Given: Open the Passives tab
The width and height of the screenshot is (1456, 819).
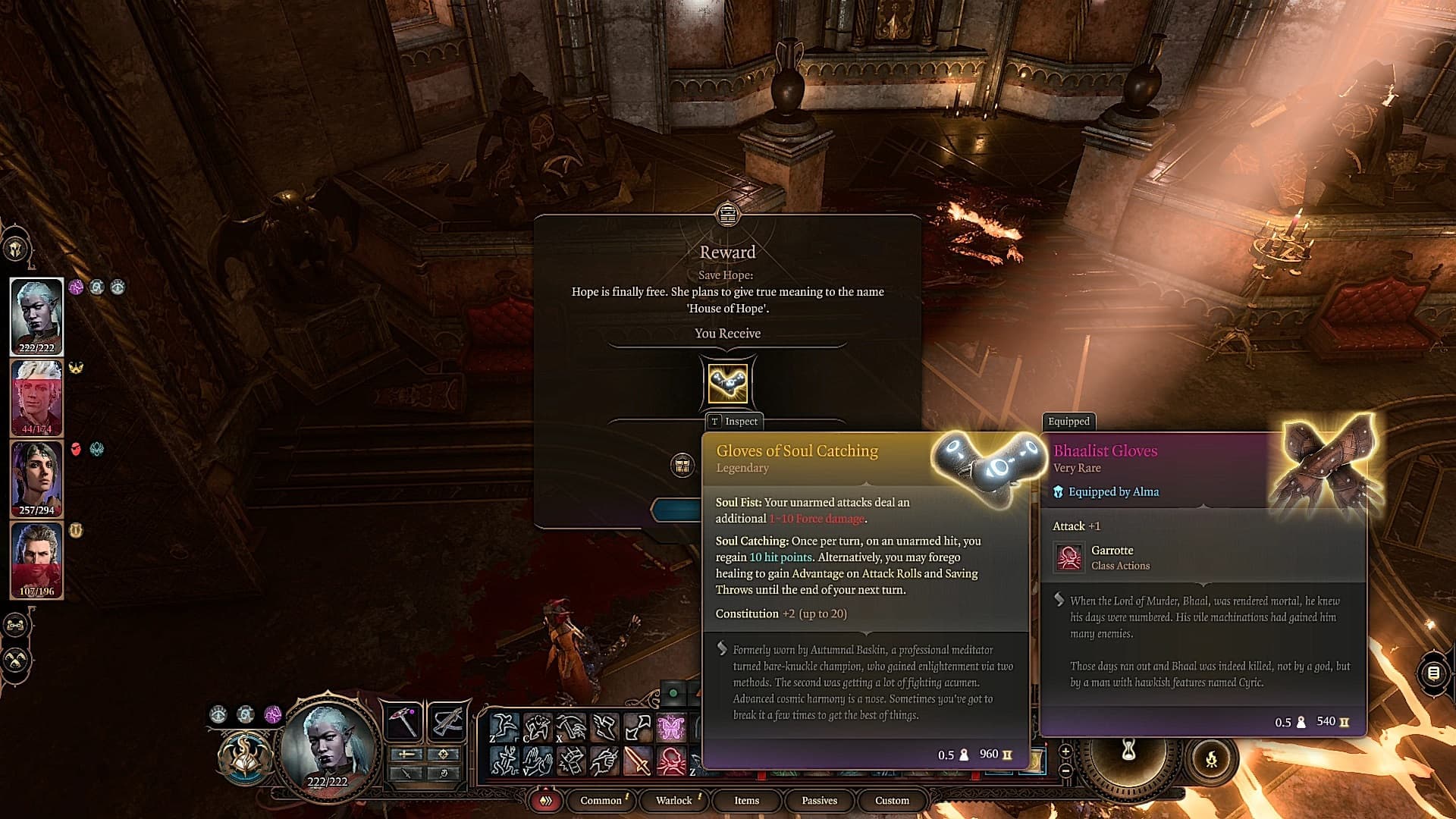Looking at the screenshot, I should (x=819, y=800).
